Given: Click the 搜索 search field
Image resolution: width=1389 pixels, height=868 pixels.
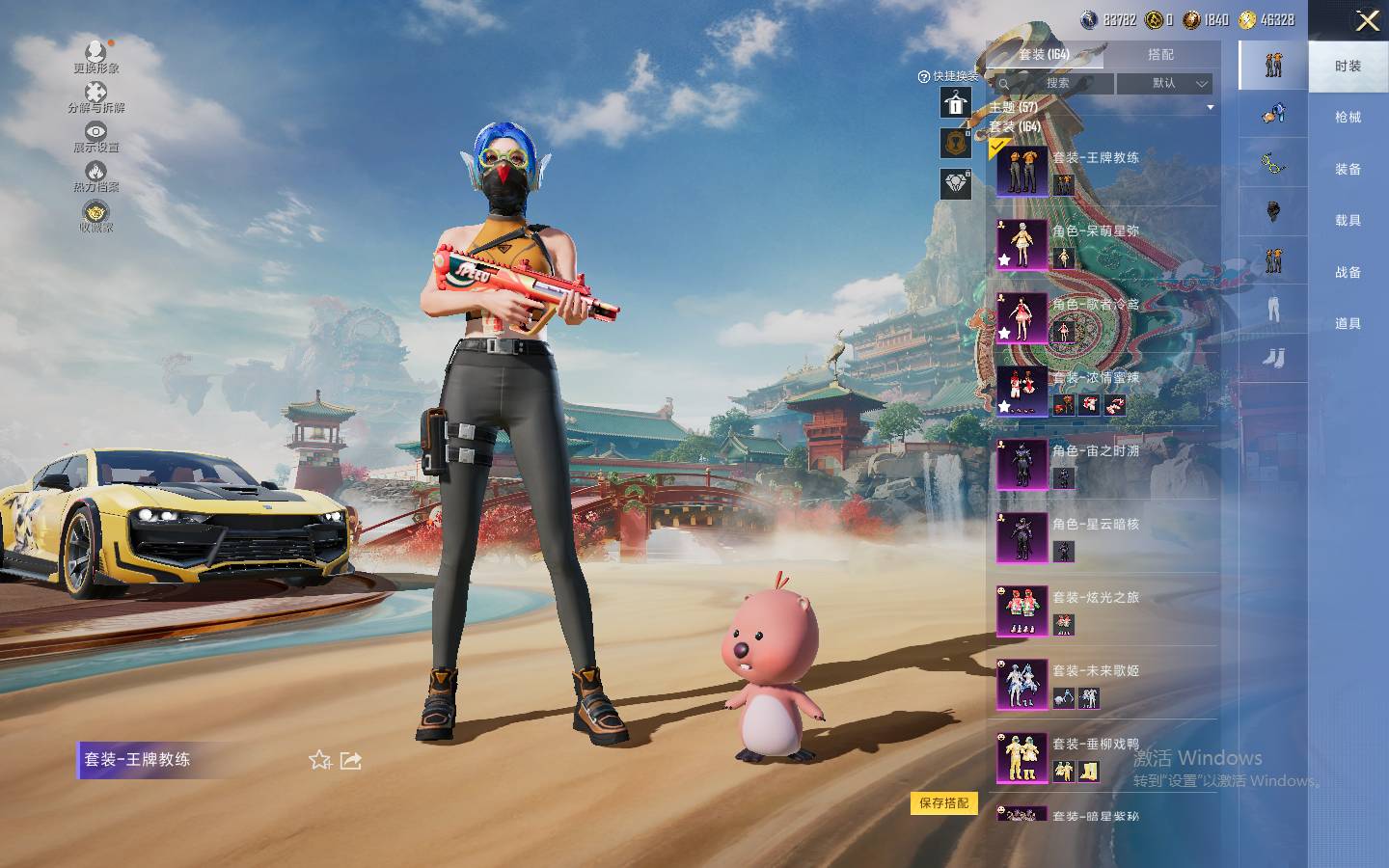Looking at the screenshot, I should point(1057,84).
